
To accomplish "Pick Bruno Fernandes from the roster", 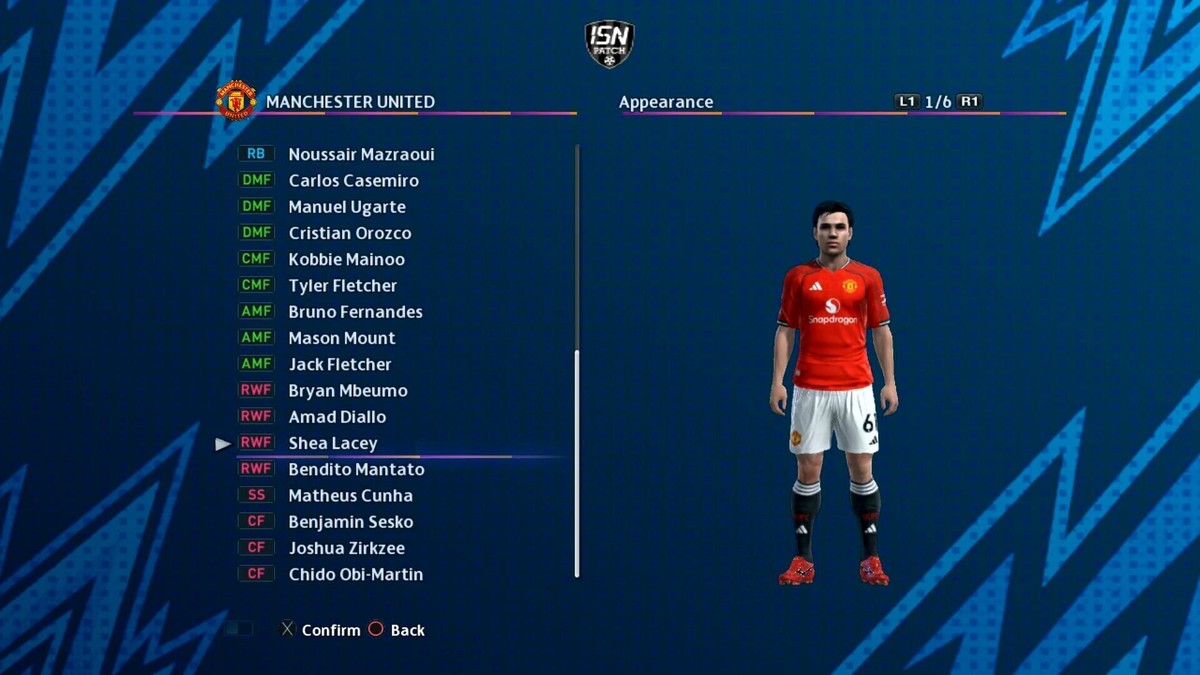I will coord(355,312).
